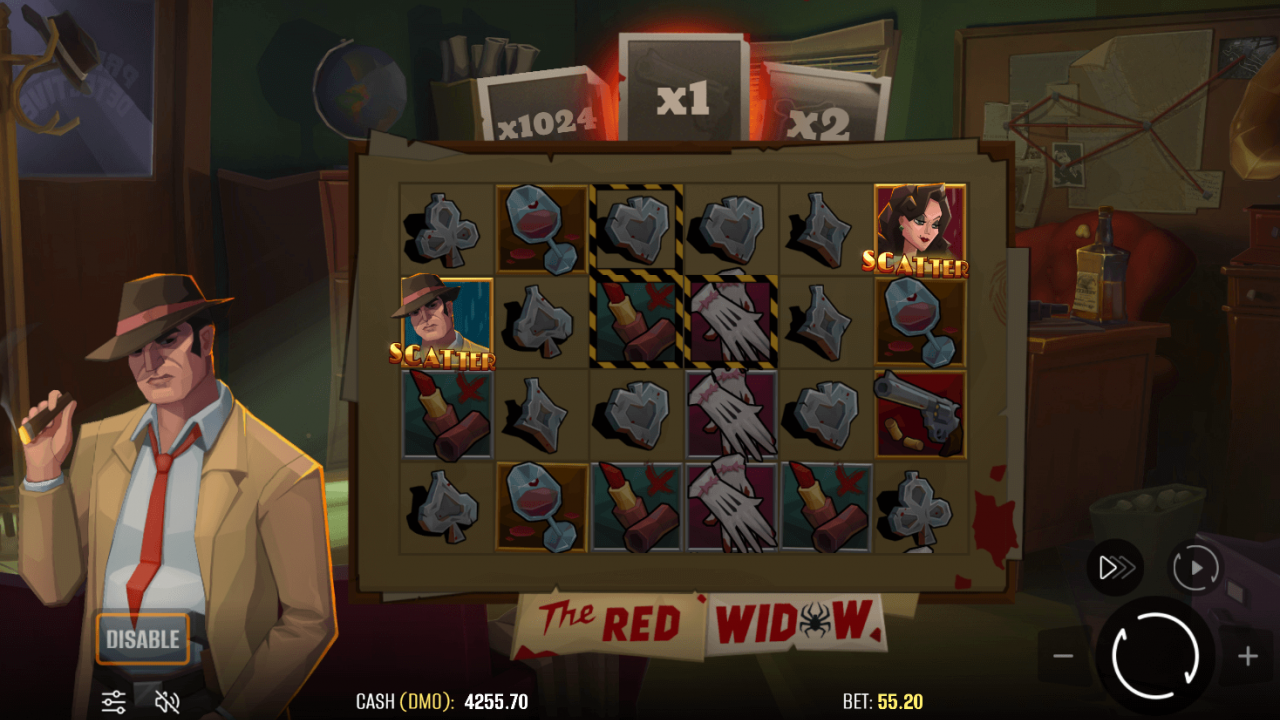1280x720 pixels.
Task: Increase the bet with the plus control
Action: (x=1247, y=657)
